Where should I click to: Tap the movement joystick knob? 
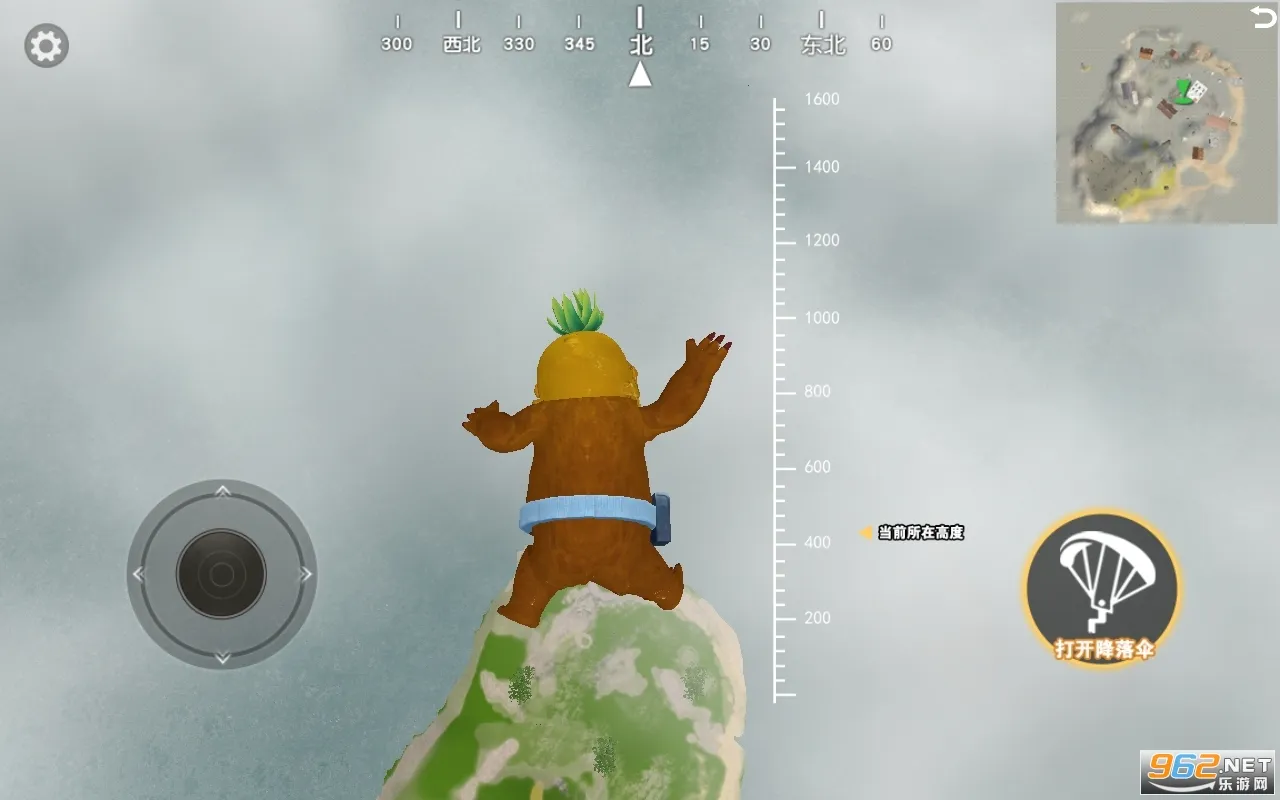pyautogui.click(x=222, y=575)
